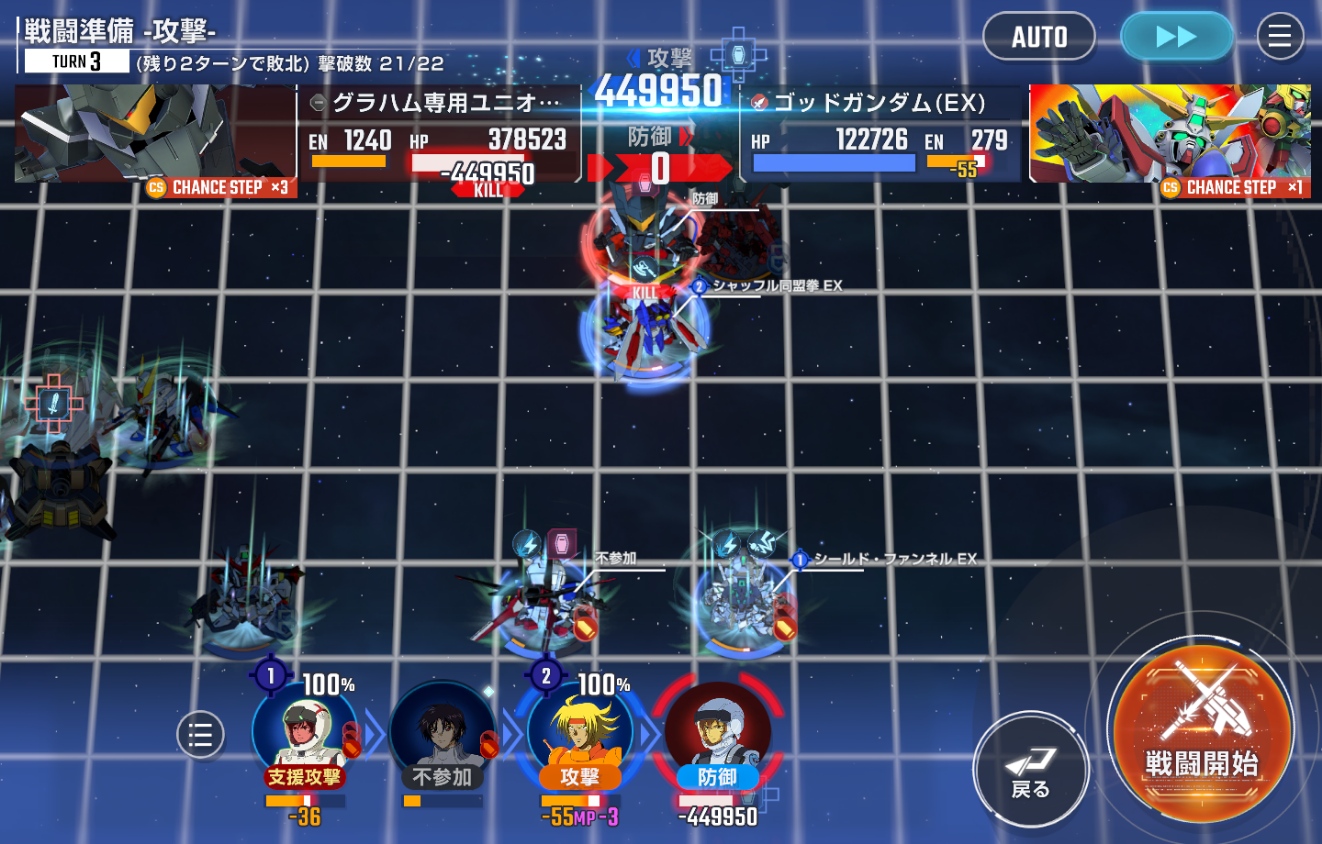Start the battle with 戦闘開始

pos(1201,732)
